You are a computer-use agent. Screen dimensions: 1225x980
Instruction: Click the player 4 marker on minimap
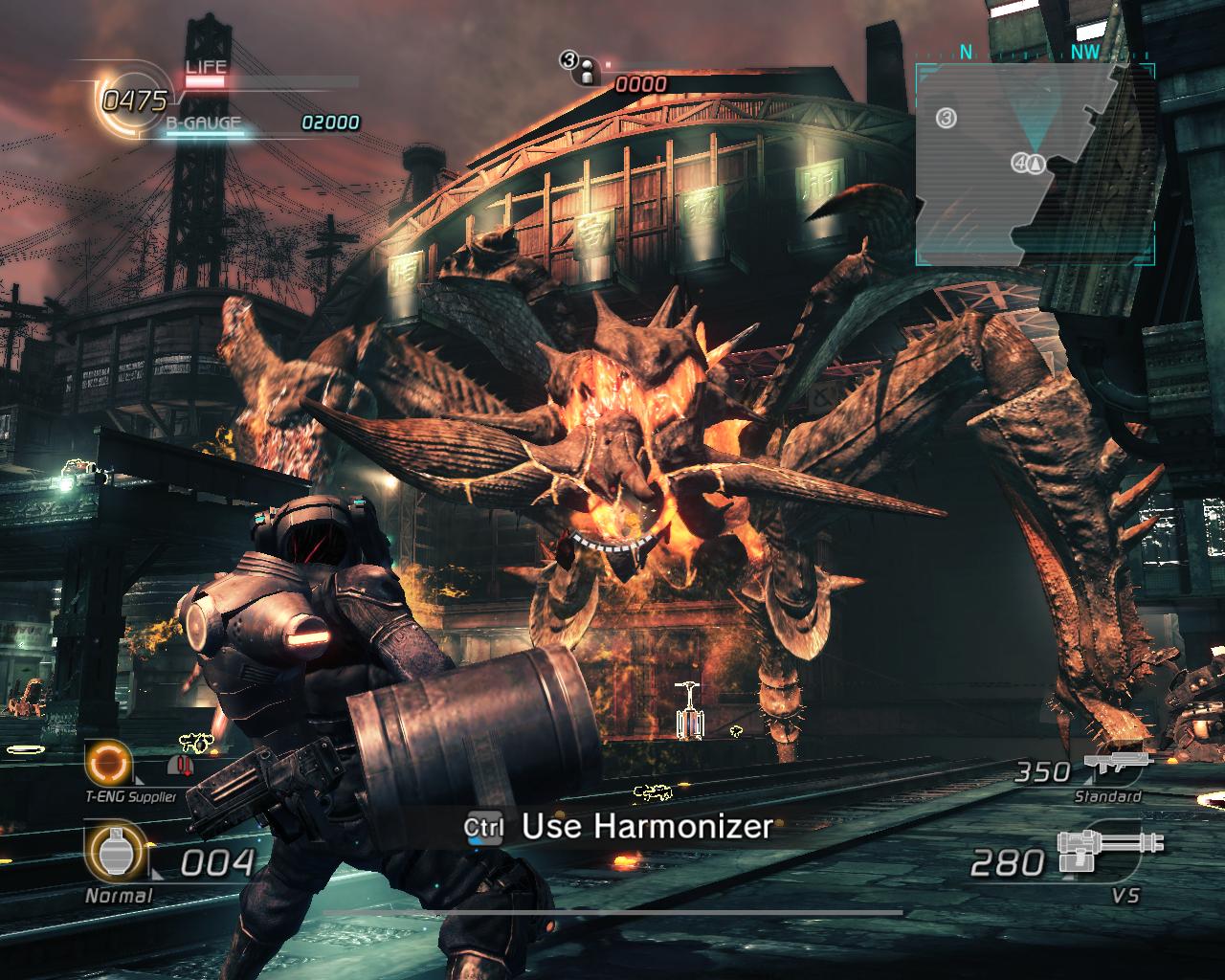coord(1022,164)
